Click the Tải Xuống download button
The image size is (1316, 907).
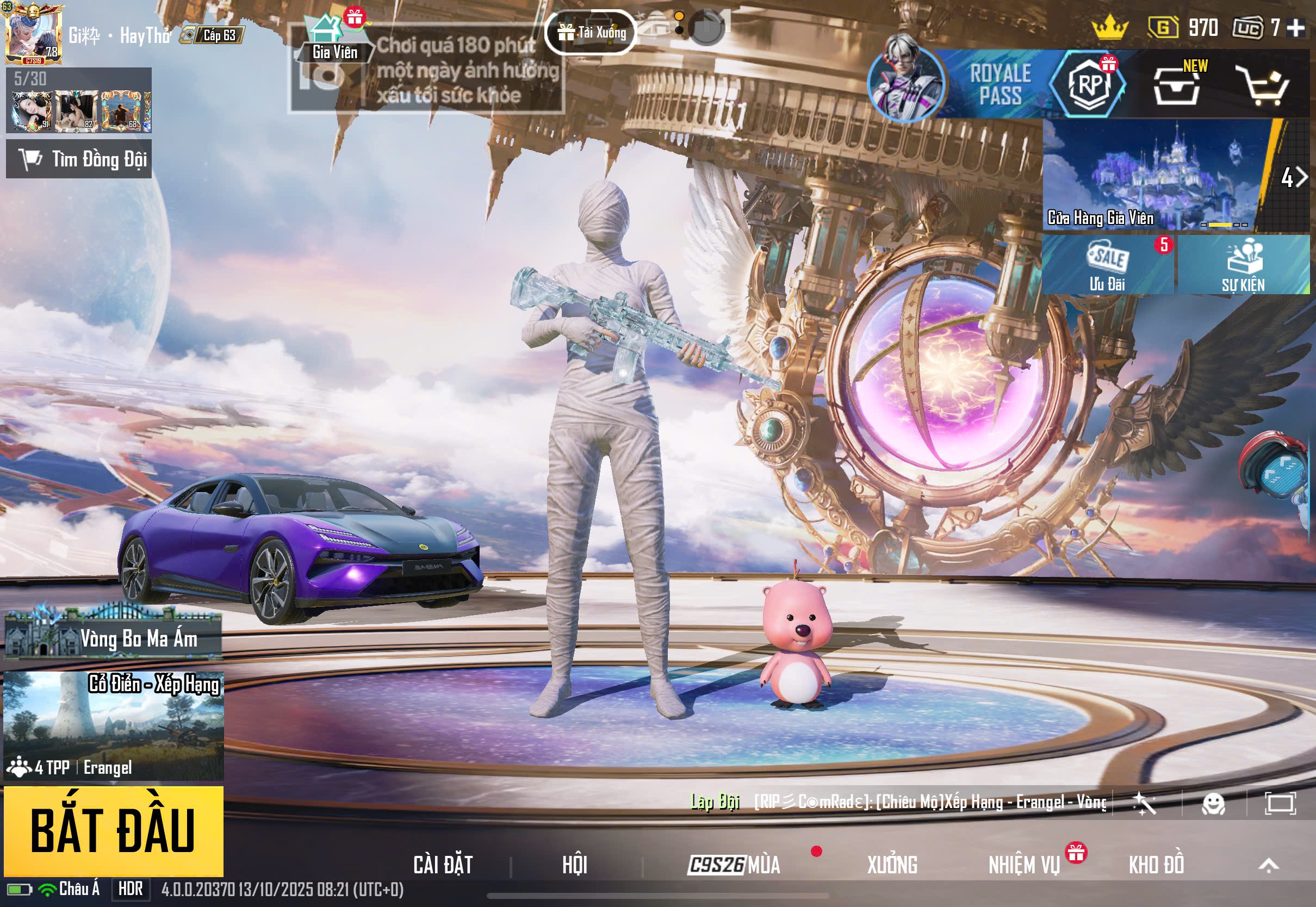click(591, 33)
